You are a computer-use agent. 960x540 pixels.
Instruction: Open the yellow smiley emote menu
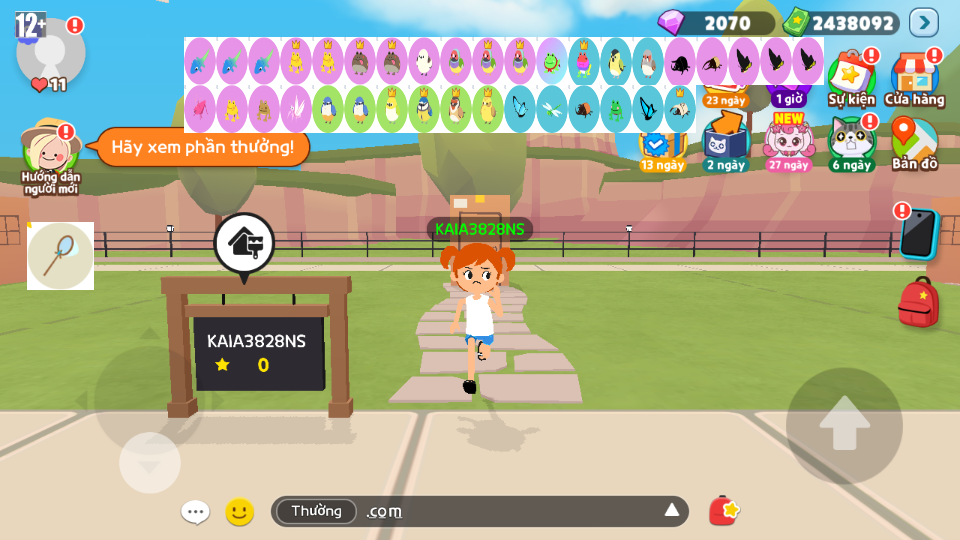coord(239,512)
